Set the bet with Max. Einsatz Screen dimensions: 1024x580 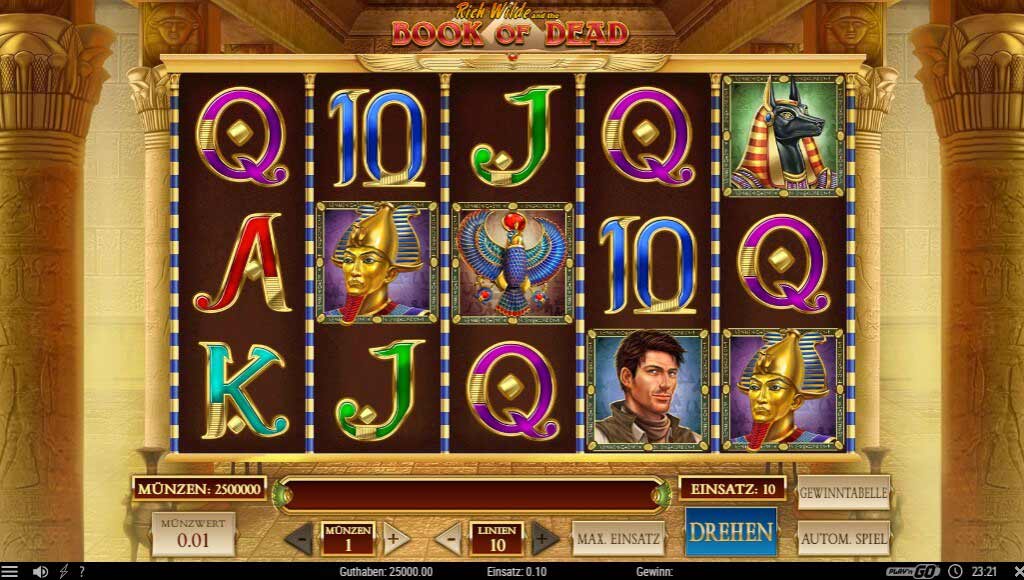[x=619, y=538]
